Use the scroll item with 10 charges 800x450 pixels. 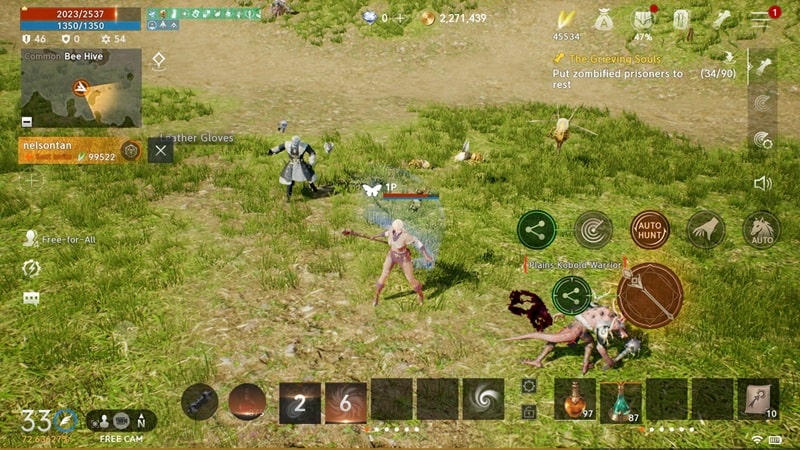point(758,398)
